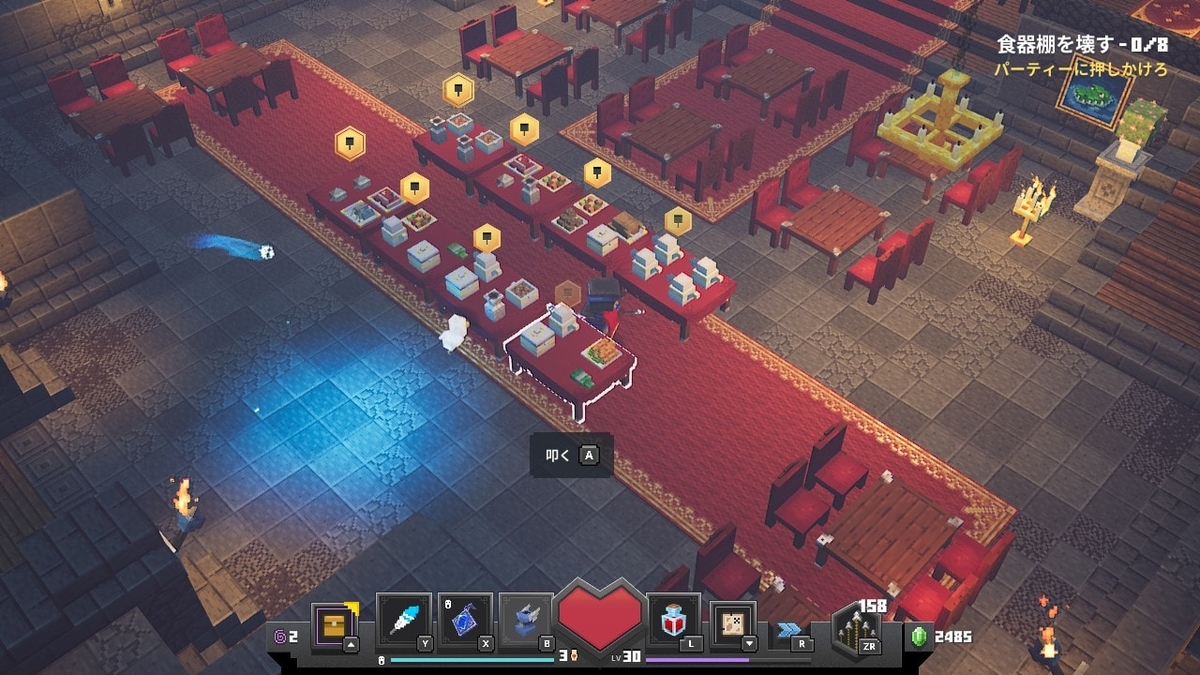Click the big red heart icon

pos(601,619)
